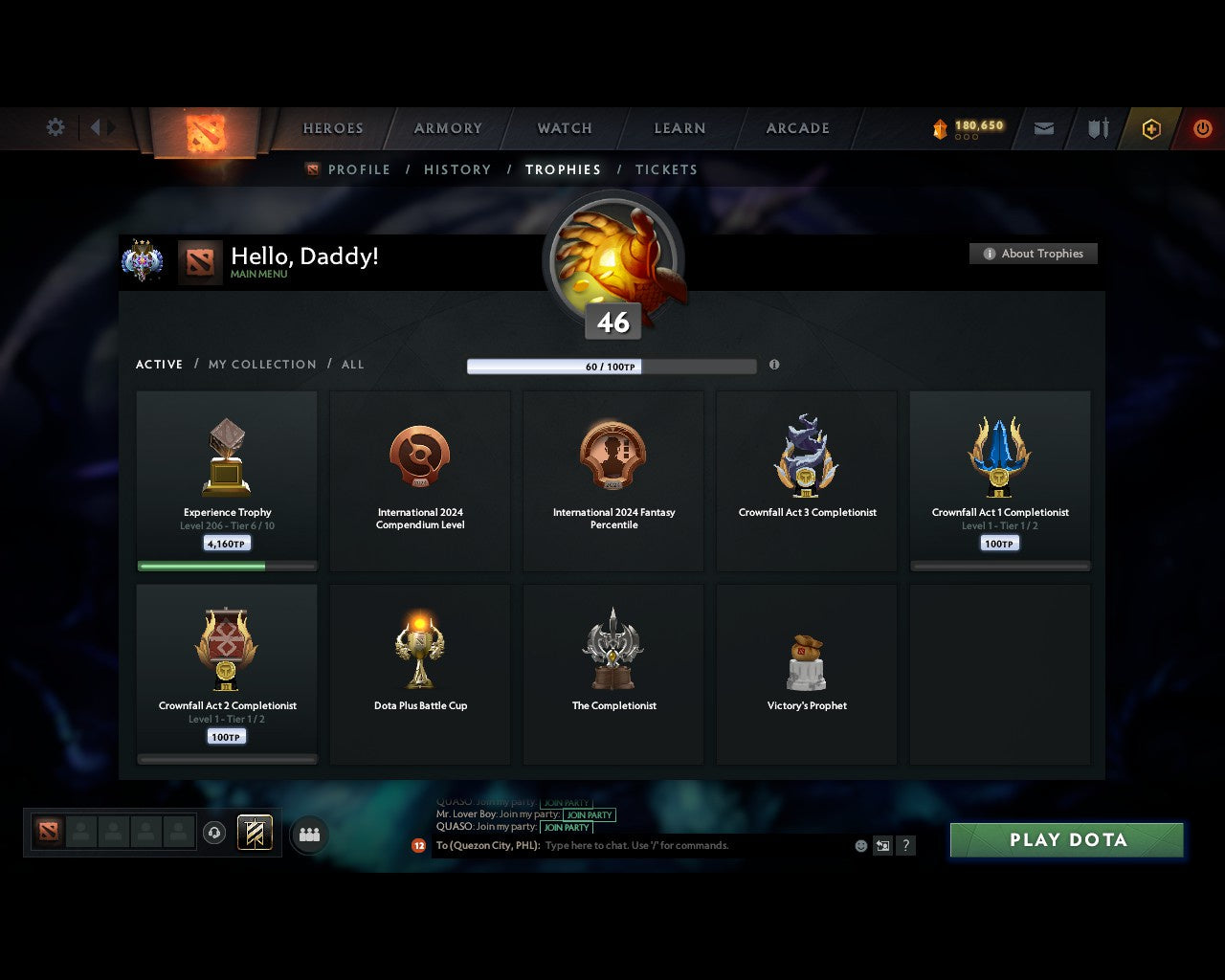The image size is (1225, 980).
Task: Click the About Trophies button
Action: coord(1034,254)
